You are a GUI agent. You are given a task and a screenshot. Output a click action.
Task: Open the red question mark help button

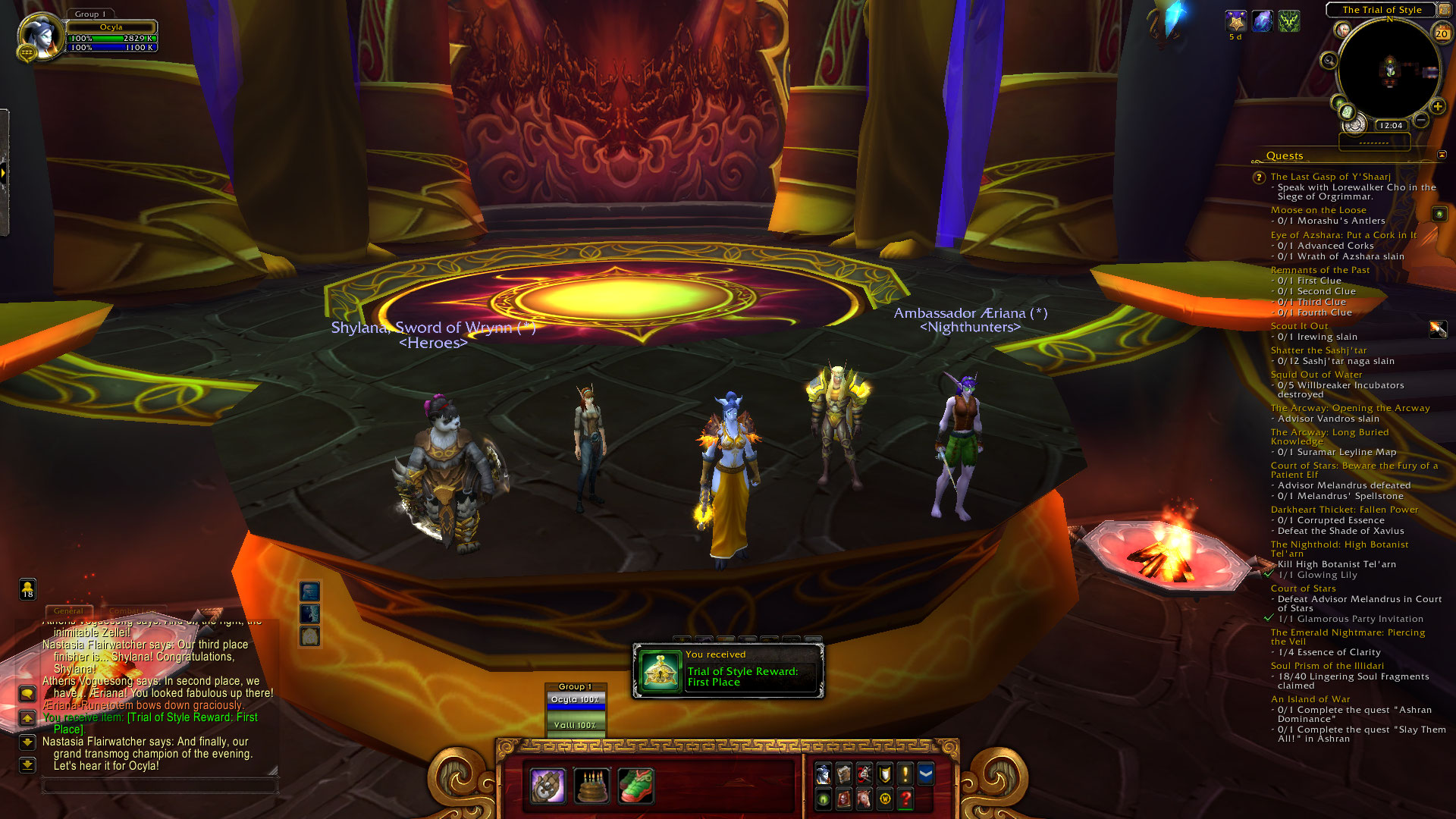905,799
